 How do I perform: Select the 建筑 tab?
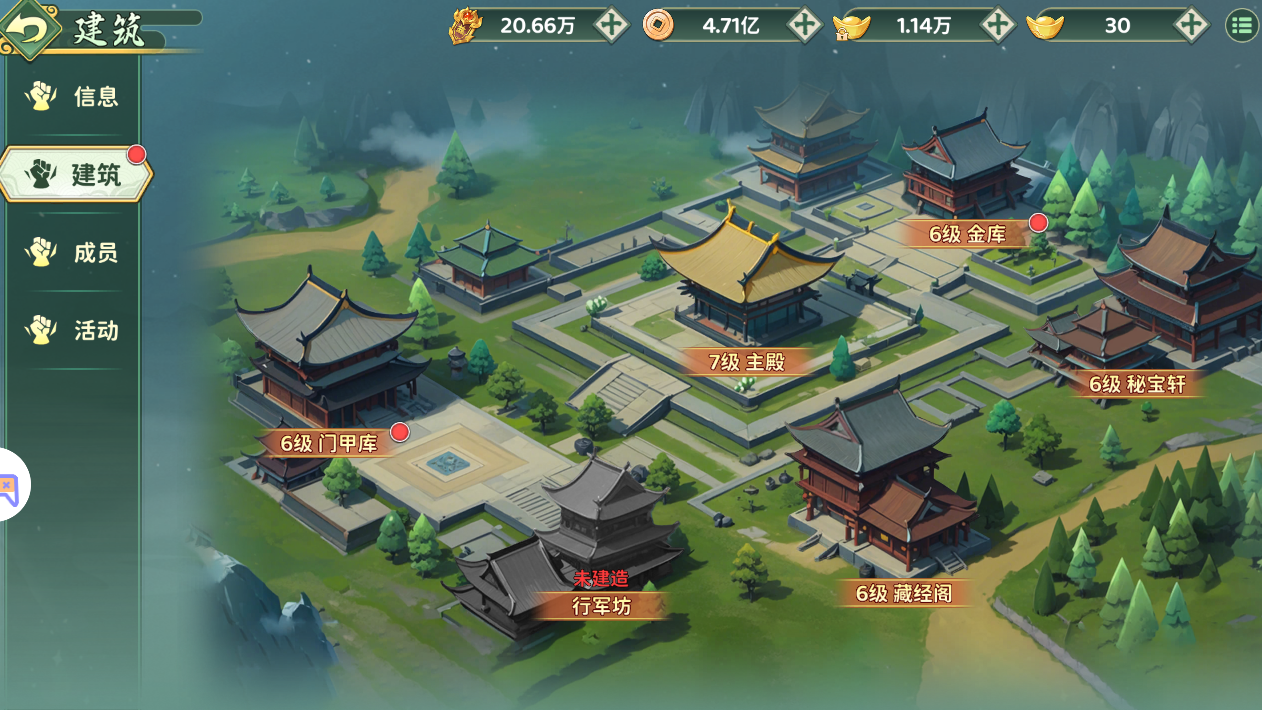coord(74,174)
